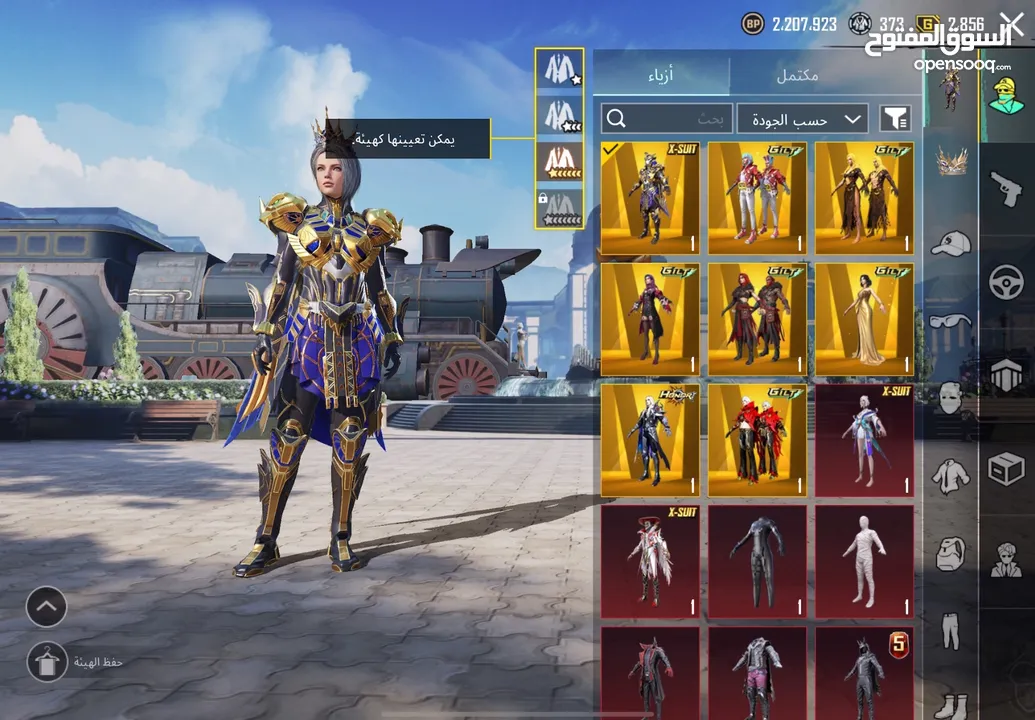Open the vehicles category with steering wheel
The height and width of the screenshot is (720, 1035).
[1006, 283]
